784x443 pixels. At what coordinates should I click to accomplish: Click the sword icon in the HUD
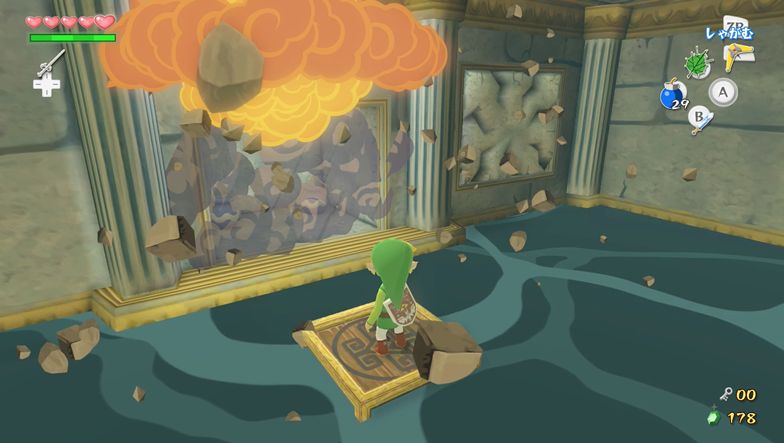(x=704, y=122)
